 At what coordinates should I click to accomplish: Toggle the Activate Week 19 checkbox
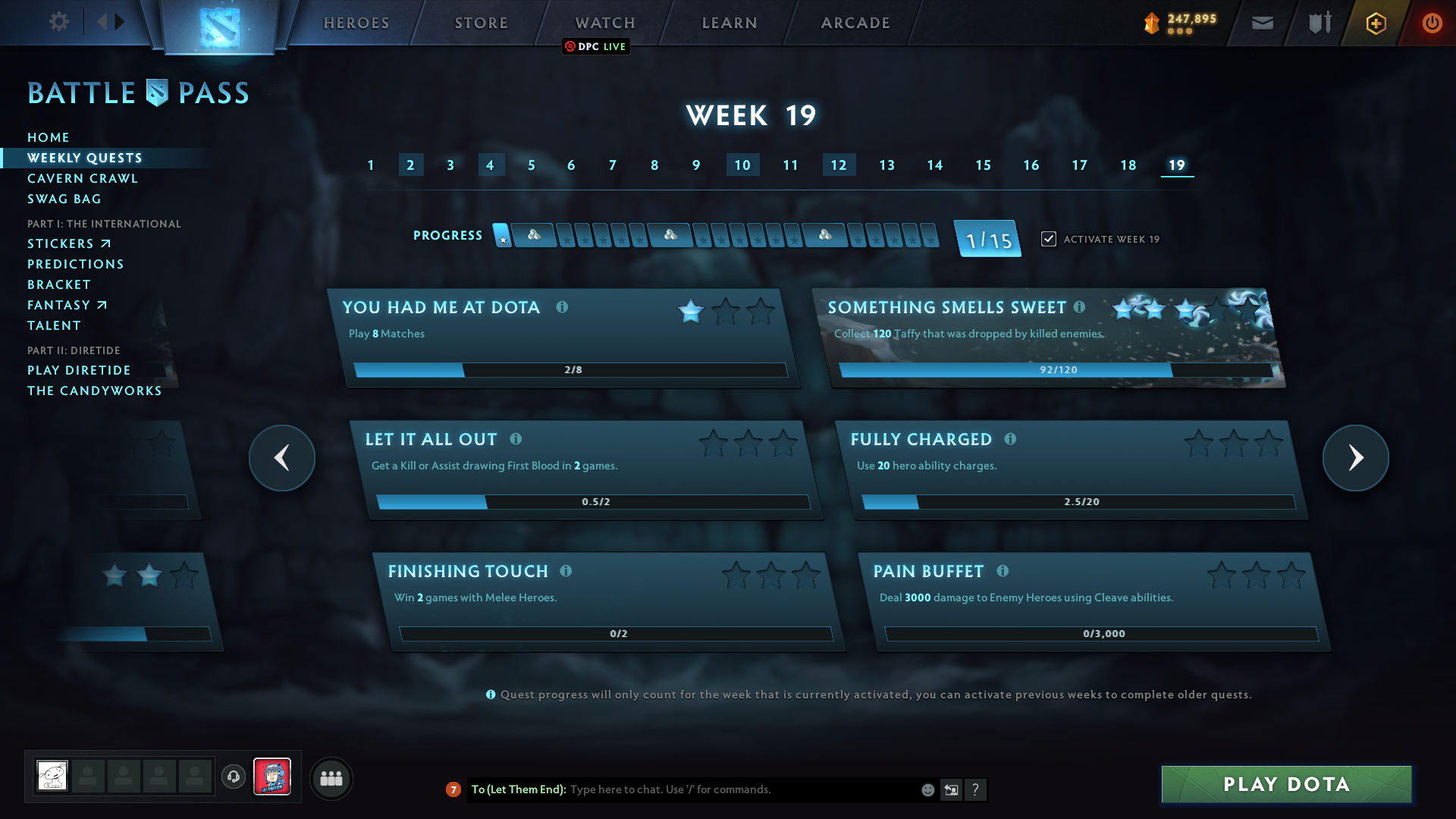[x=1048, y=238]
